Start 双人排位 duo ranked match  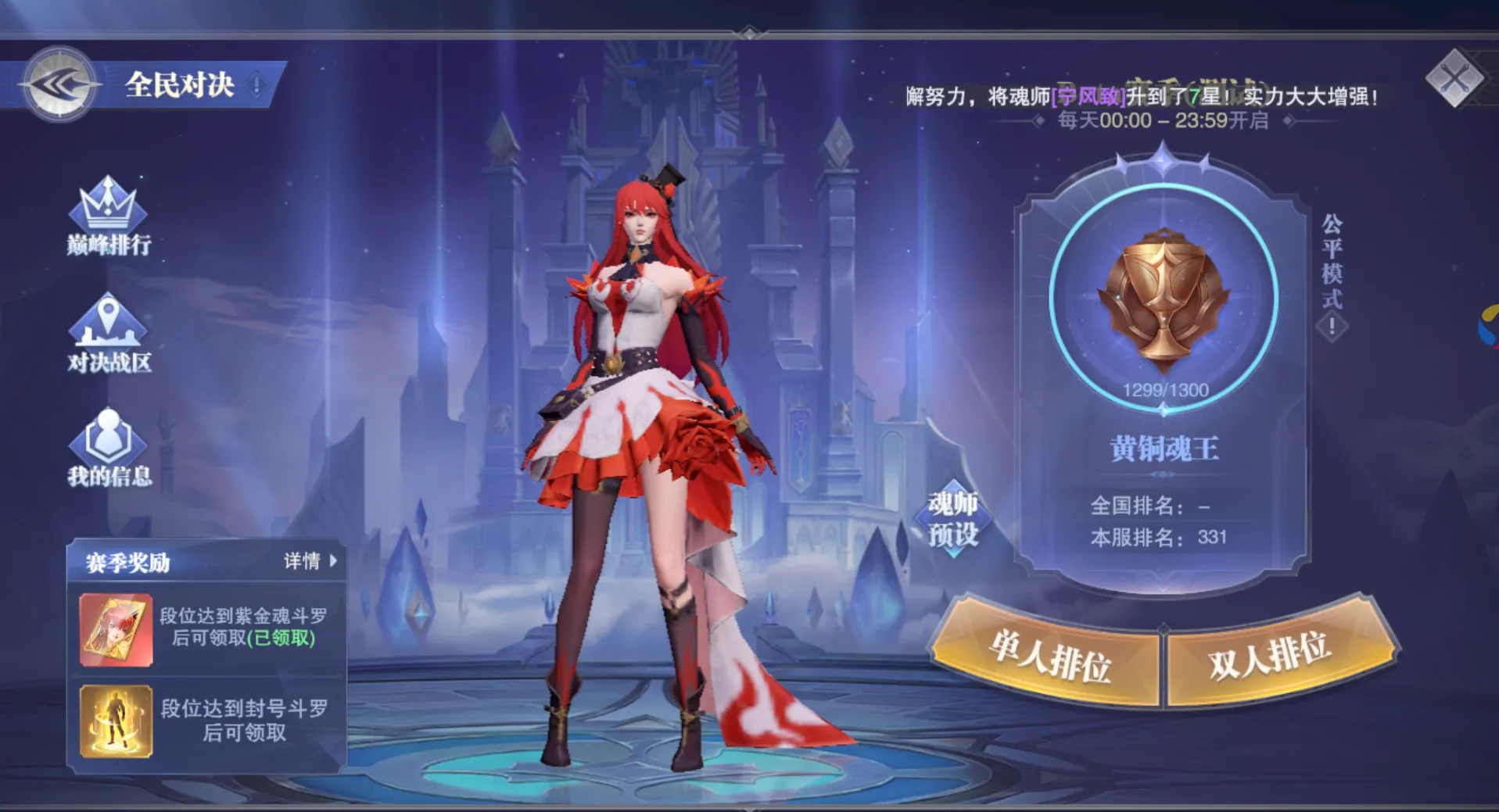pos(1270,655)
